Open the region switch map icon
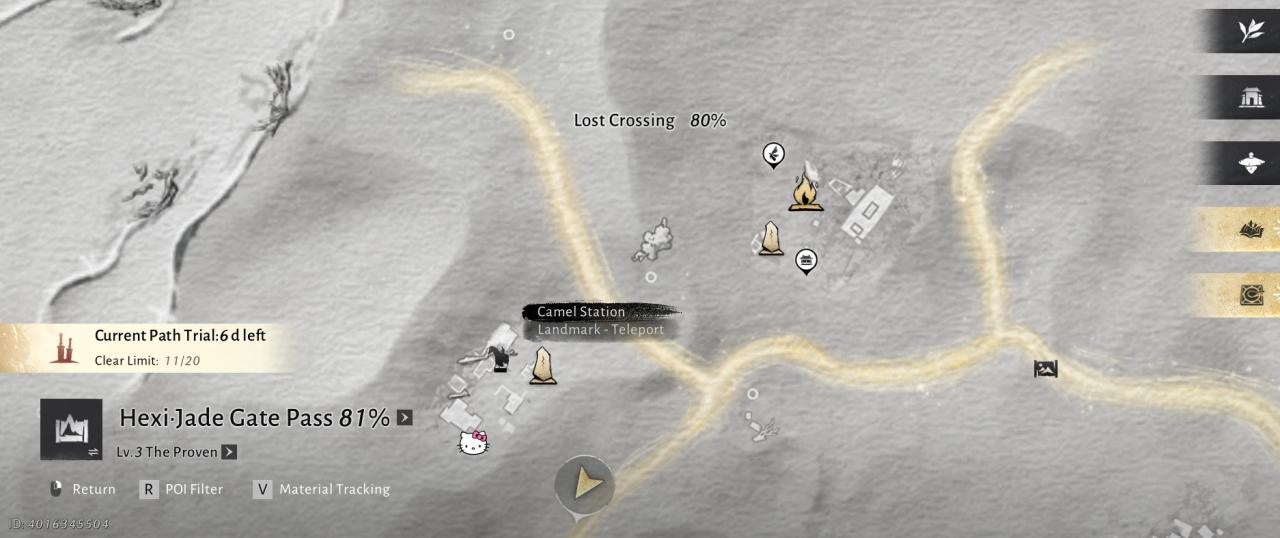Viewport: 1280px width, 538px height. click(x=71, y=429)
